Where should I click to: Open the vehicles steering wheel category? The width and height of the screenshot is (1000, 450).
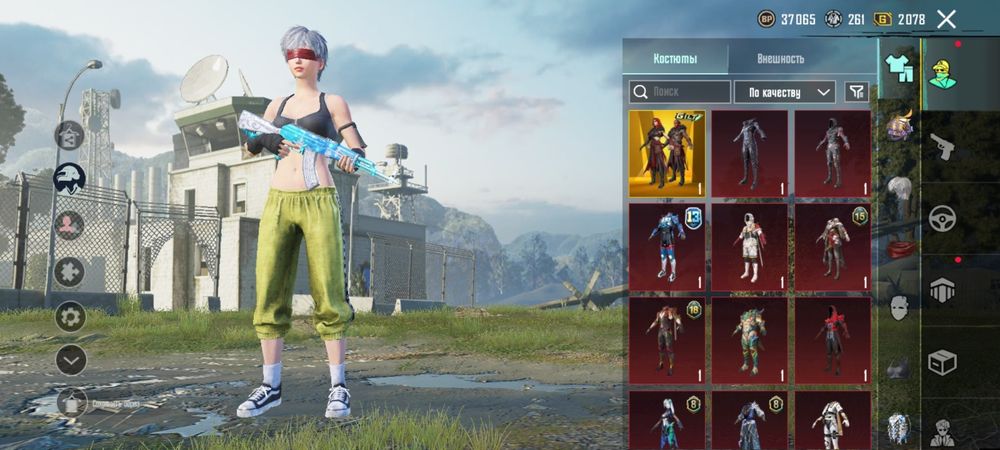942,218
